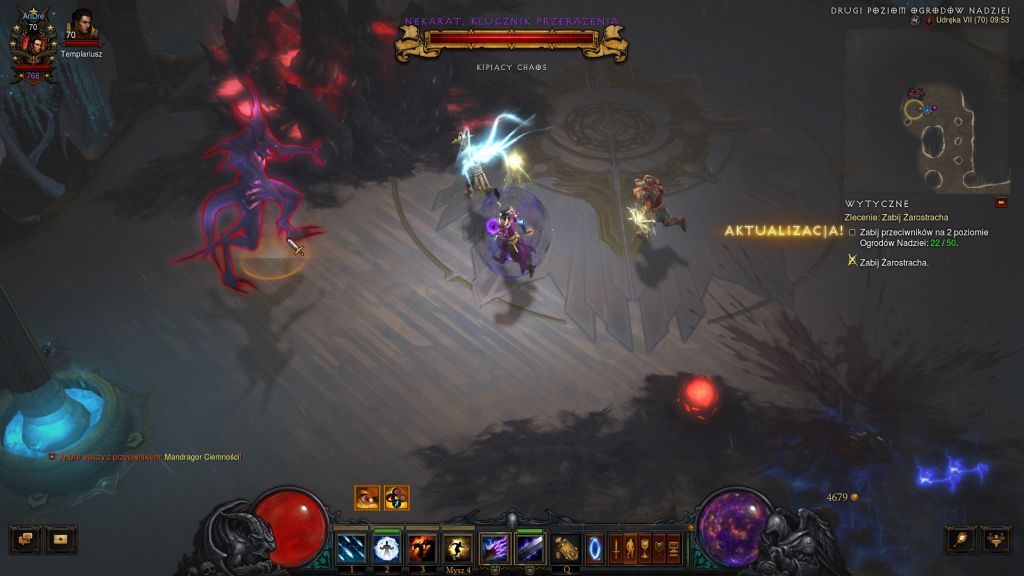Activate the skill in slot 1
The width and height of the screenshot is (1024, 576).
click(x=351, y=548)
